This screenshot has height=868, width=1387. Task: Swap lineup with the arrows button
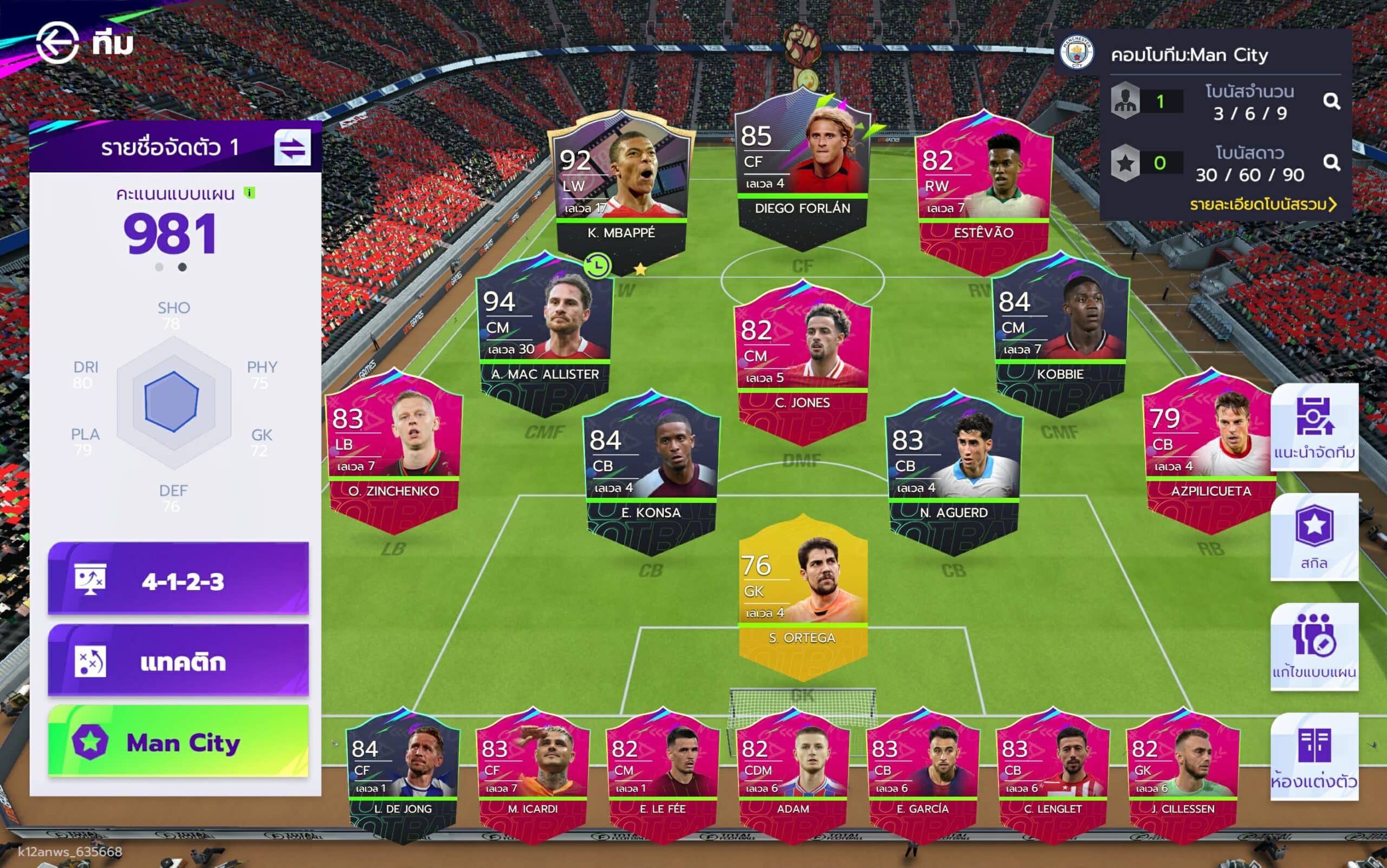click(x=292, y=147)
